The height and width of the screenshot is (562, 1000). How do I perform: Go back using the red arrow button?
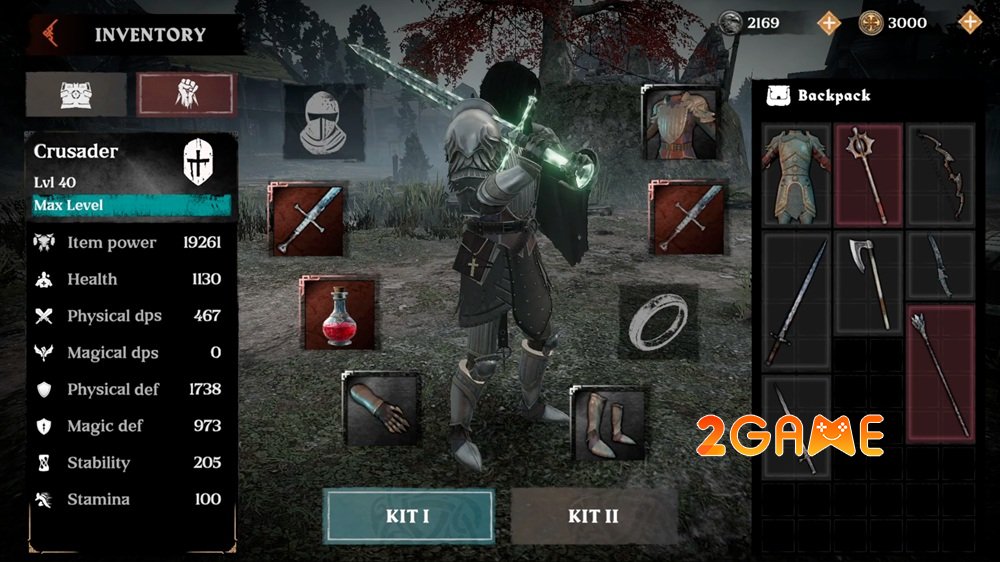pyautogui.click(x=48, y=34)
